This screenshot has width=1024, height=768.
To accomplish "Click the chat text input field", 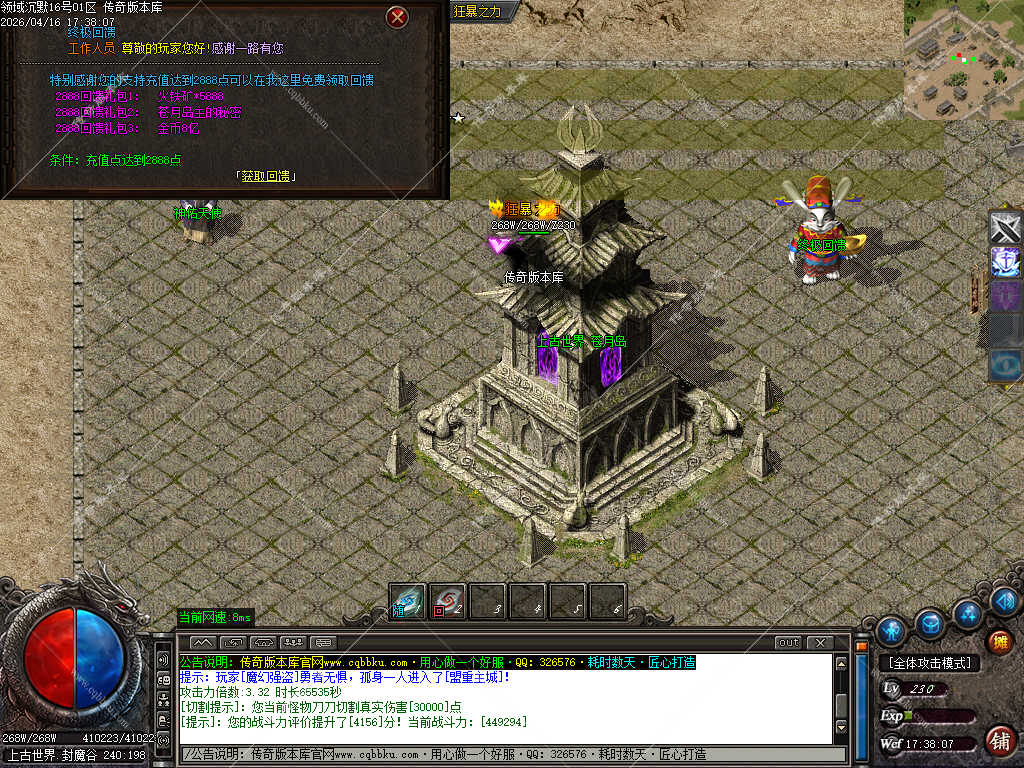I will click(x=510, y=753).
